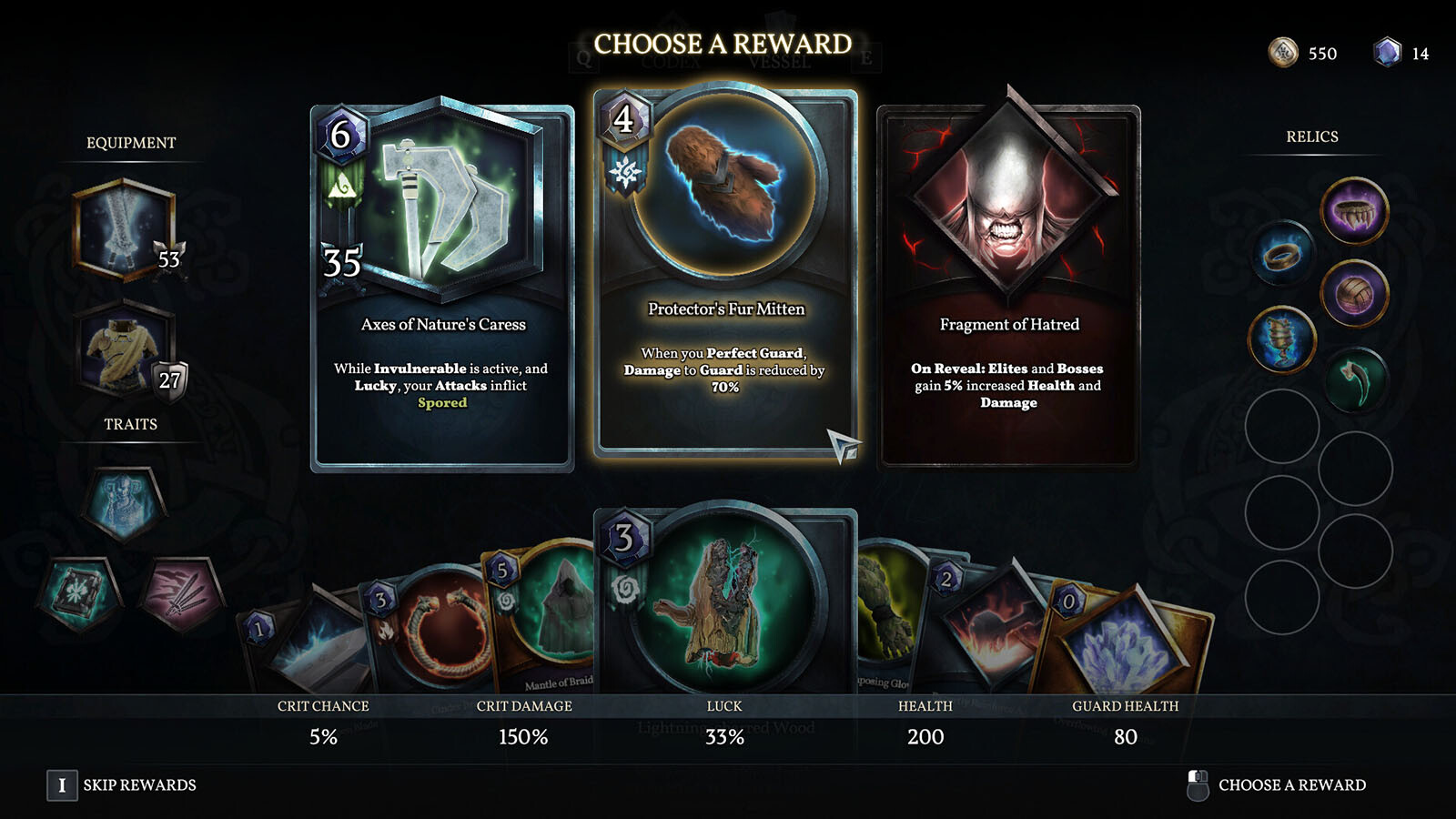This screenshot has width=1456, height=819.
Task: Select the purple fanged jaw relic
Action: (x=1354, y=210)
